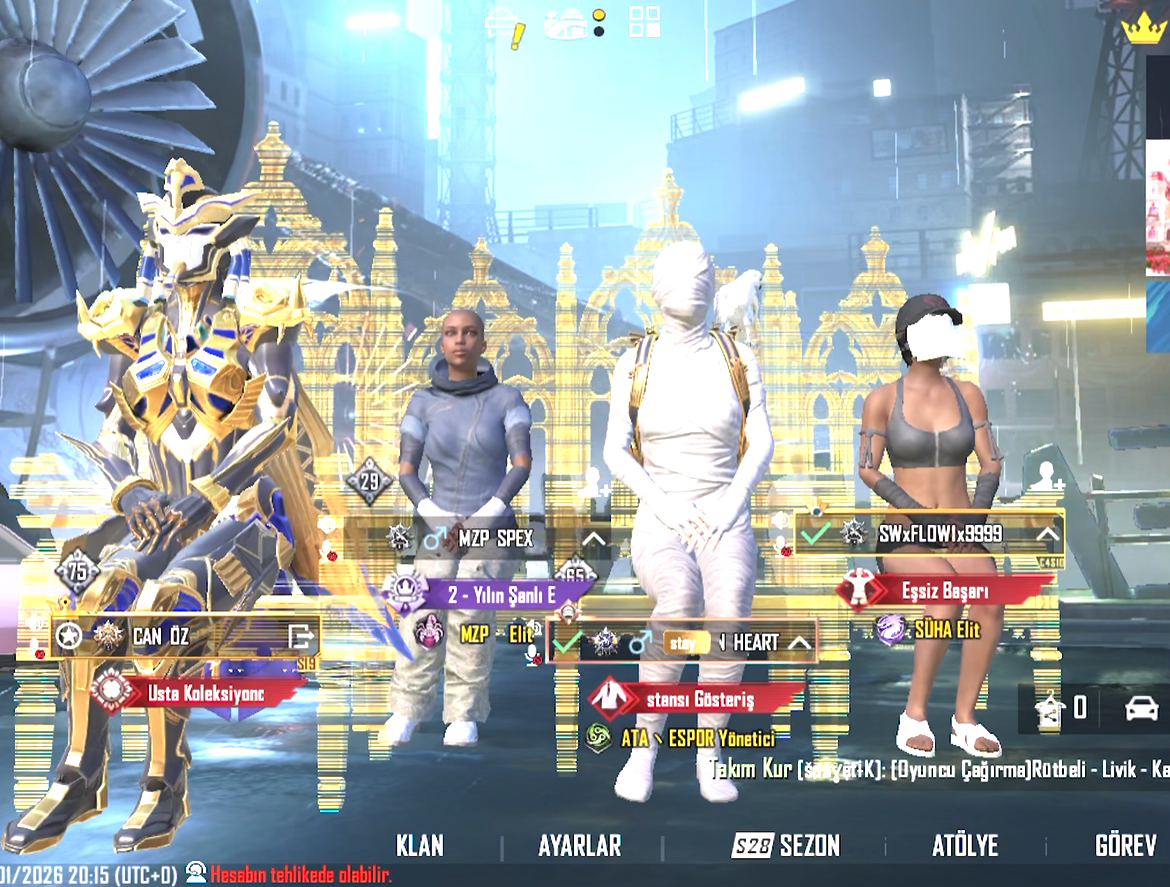
Task: Expand SWxFLOWIx9999 nameplate arrow
Action: pyautogui.click(x=1047, y=534)
